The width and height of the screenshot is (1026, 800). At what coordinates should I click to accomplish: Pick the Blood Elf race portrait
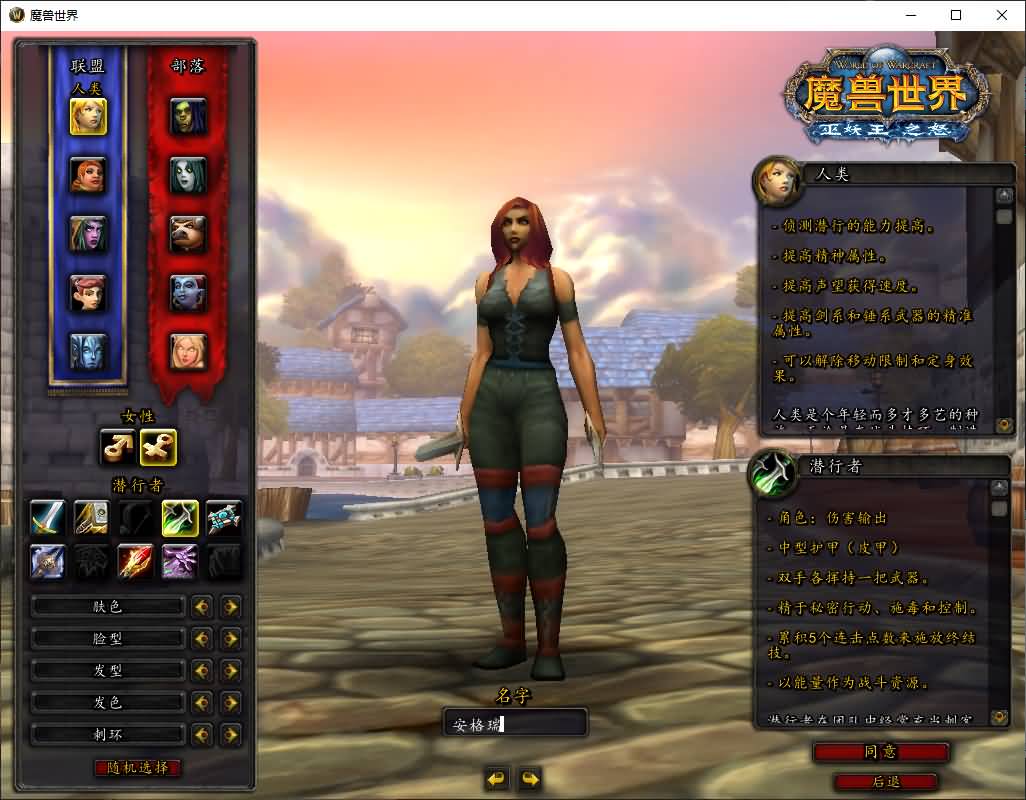tap(188, 351)
